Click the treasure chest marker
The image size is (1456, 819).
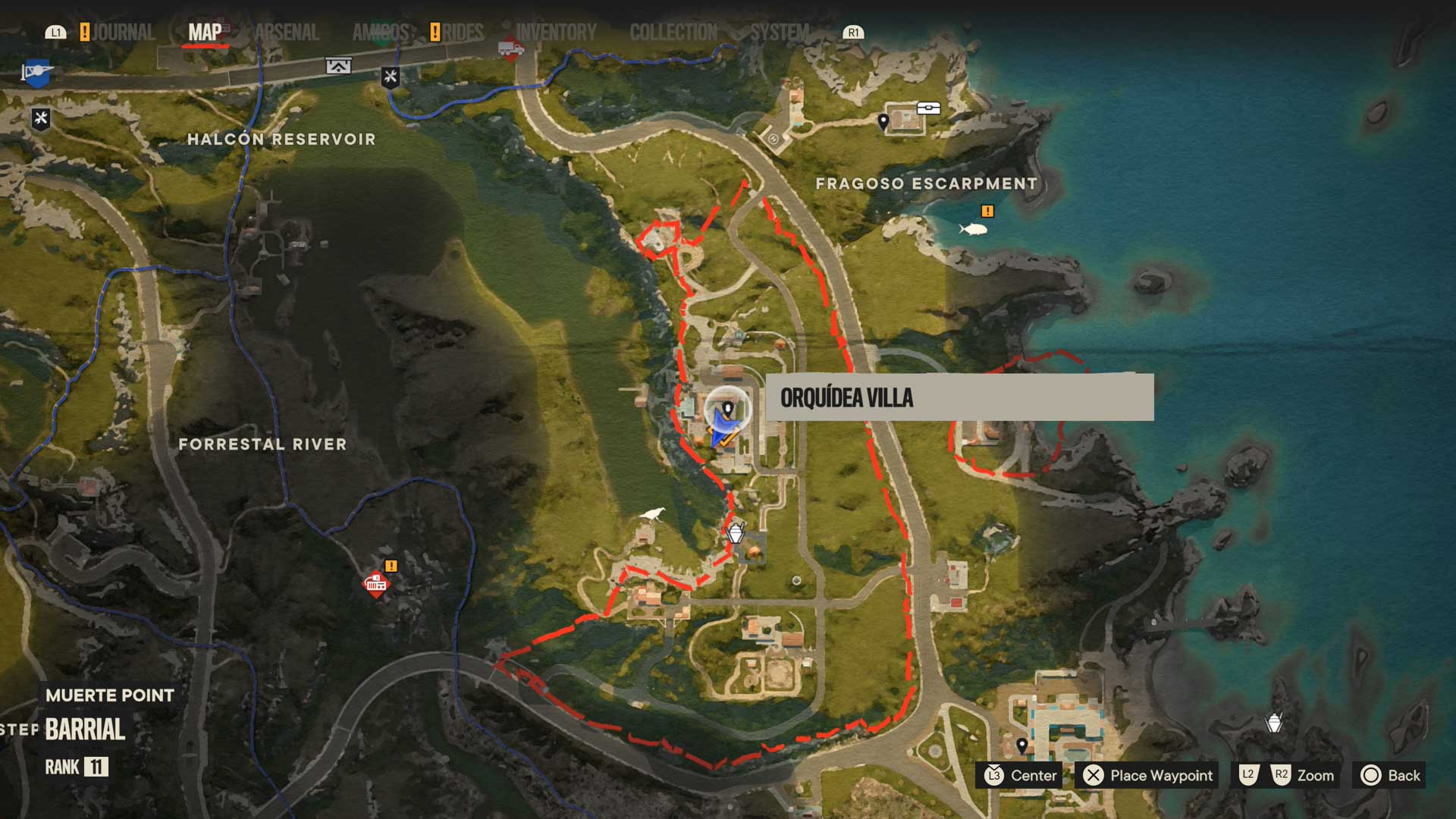[929, 108]
